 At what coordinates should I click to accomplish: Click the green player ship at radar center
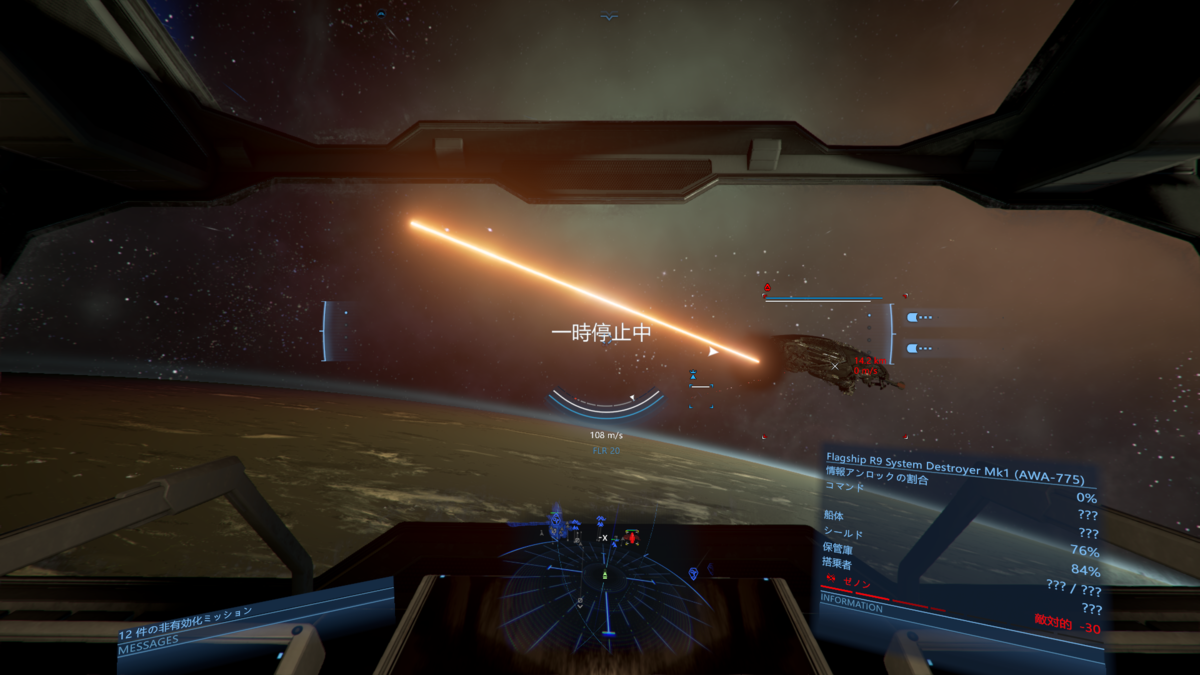pyautogui.click(x=604, y=576)
